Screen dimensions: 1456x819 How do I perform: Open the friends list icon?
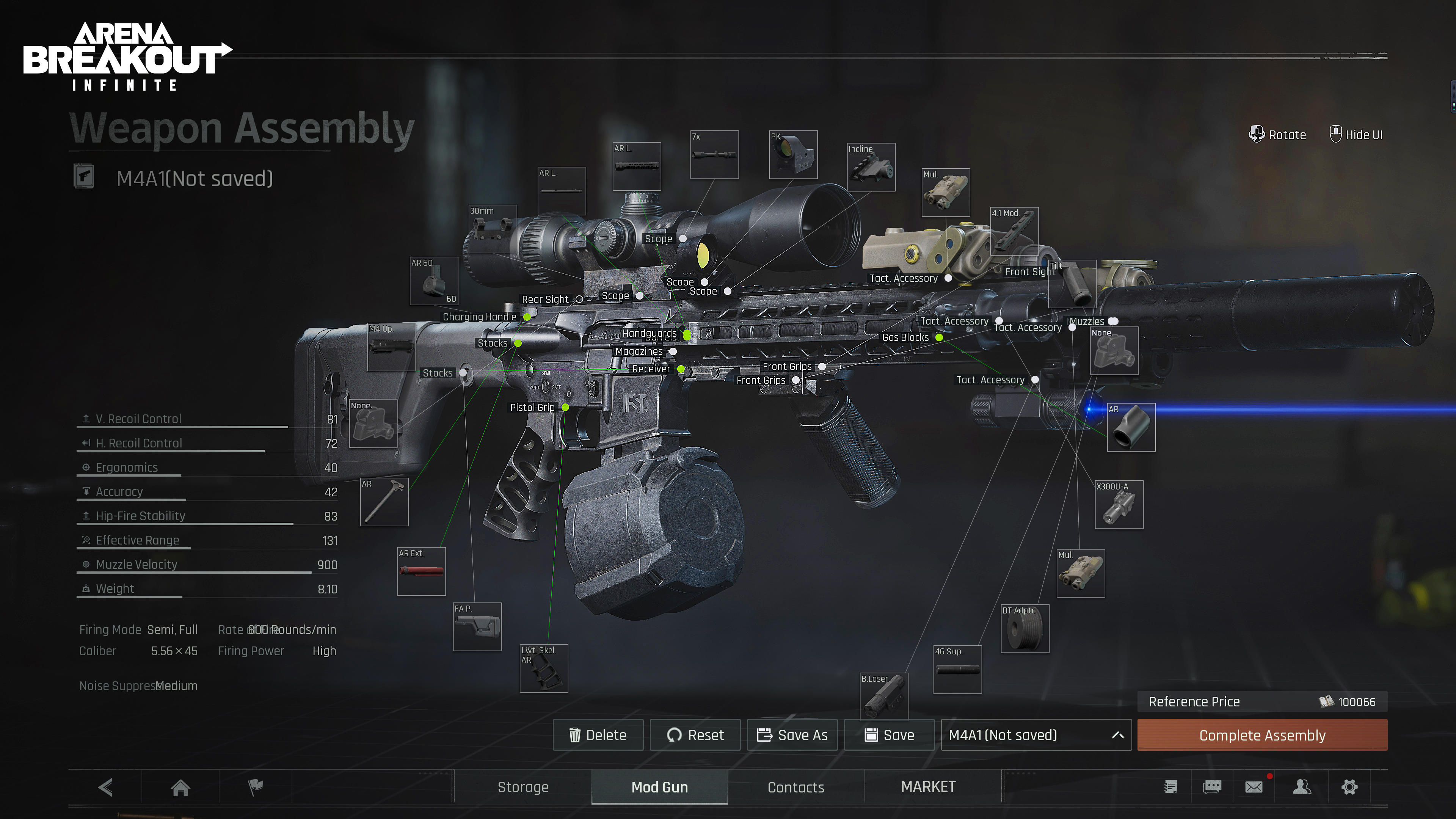click(x=1301, y=787)
